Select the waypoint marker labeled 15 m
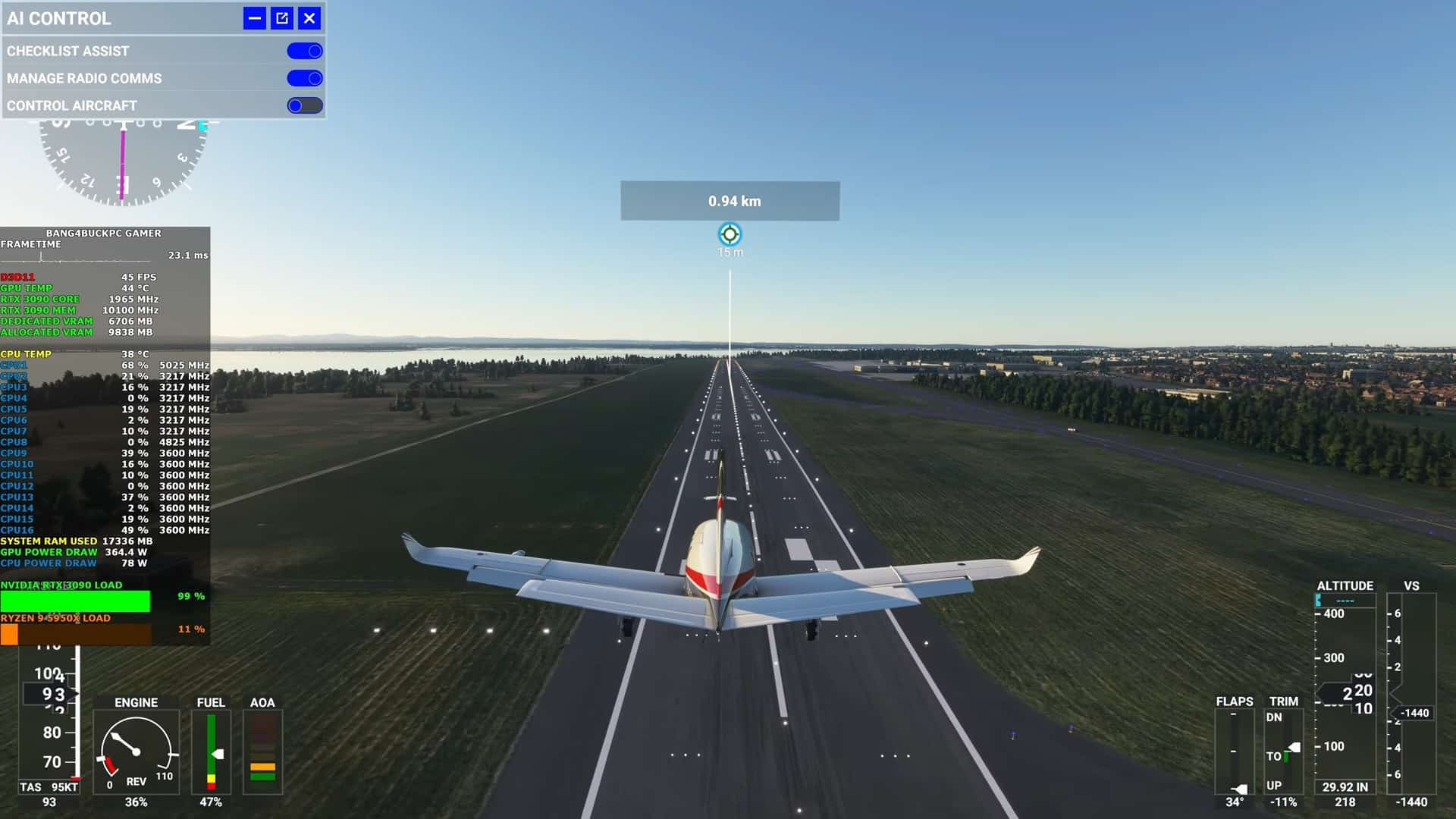Viewport: 1456px width, 819px height. tap(729, 235)
